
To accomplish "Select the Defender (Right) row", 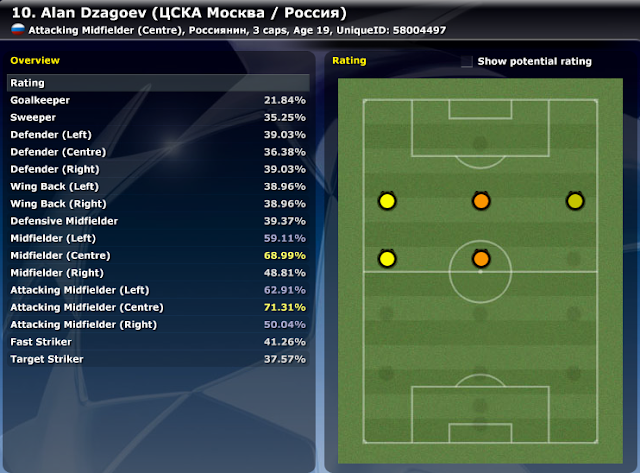I will point(158,169).
